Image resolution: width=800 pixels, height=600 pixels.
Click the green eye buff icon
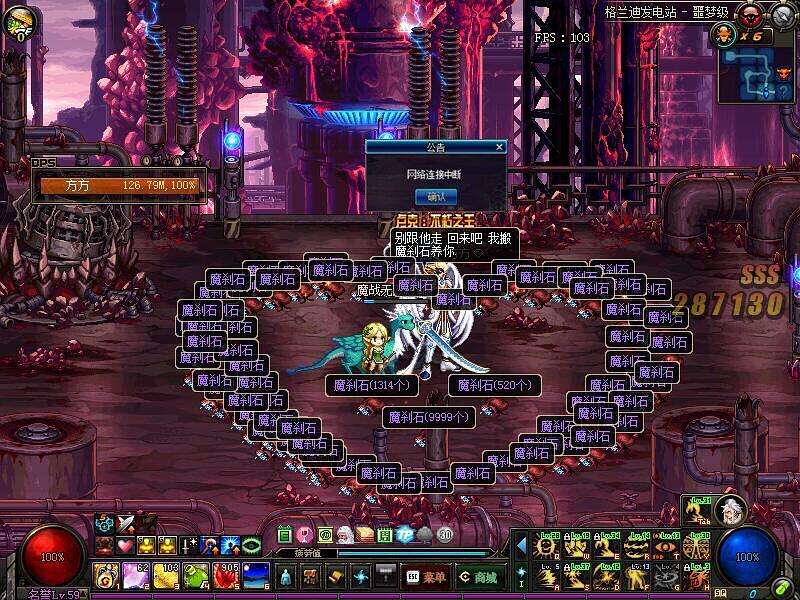point(252,546)
